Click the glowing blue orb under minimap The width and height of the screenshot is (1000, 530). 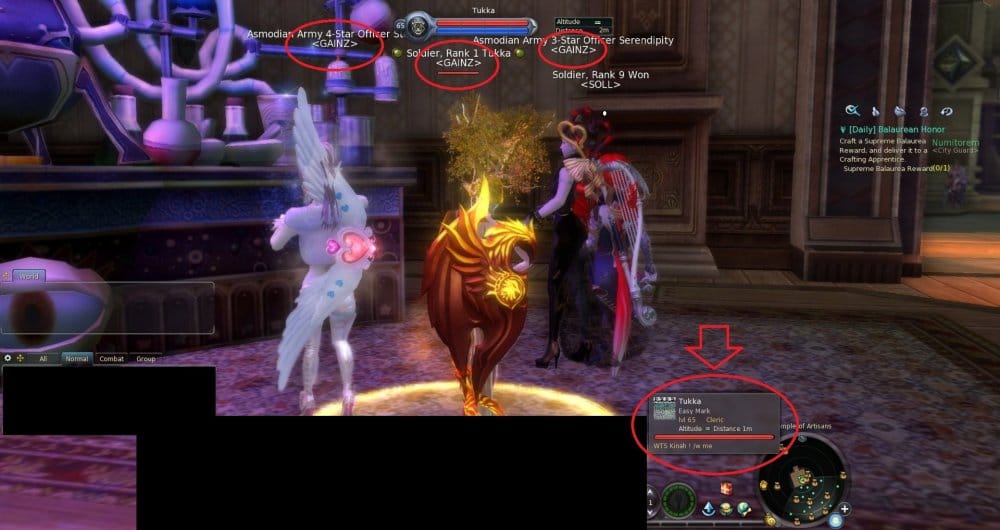coord(834,520)
